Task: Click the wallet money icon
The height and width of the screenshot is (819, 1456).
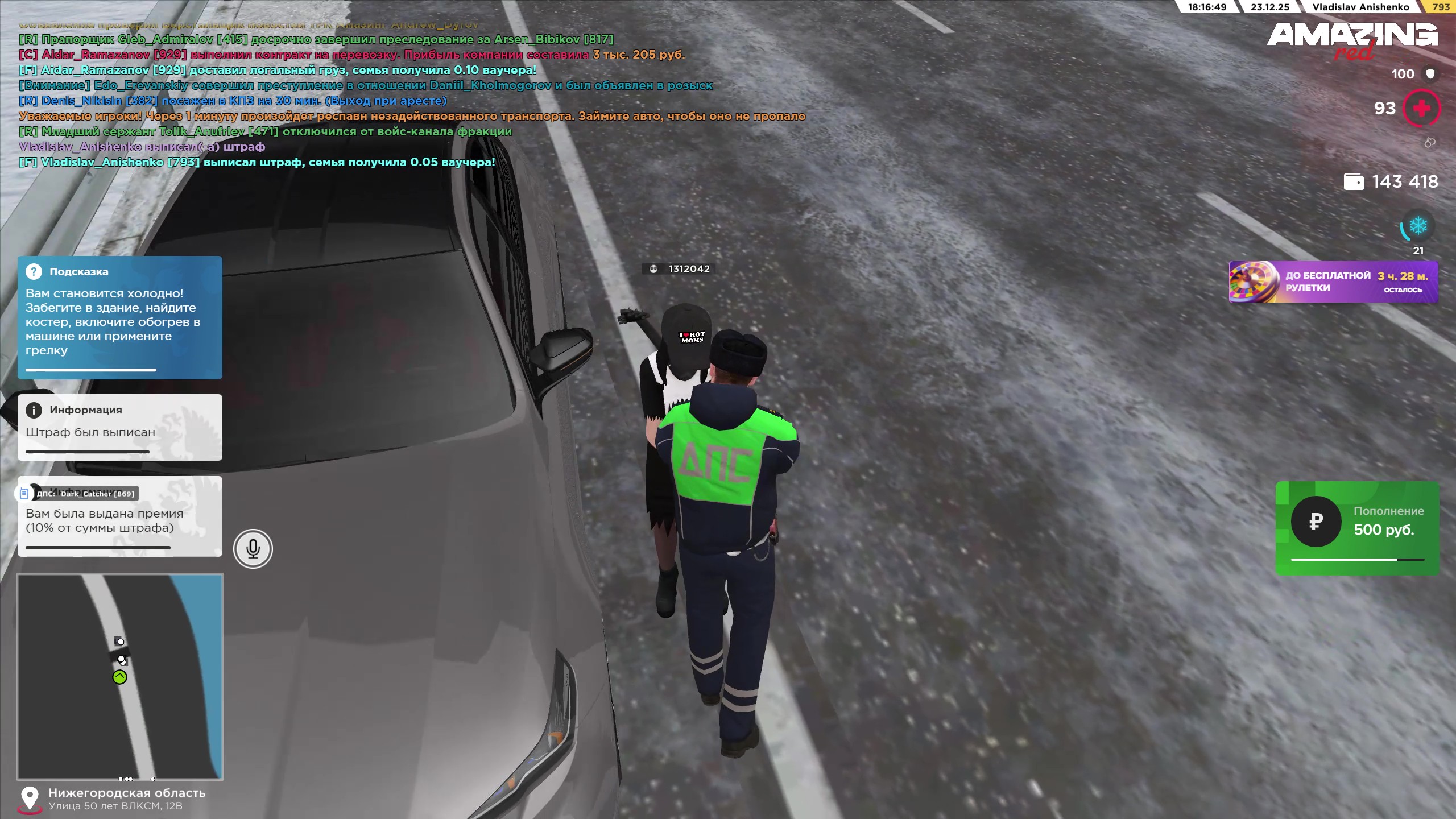Action: [x=1353, y=182]
